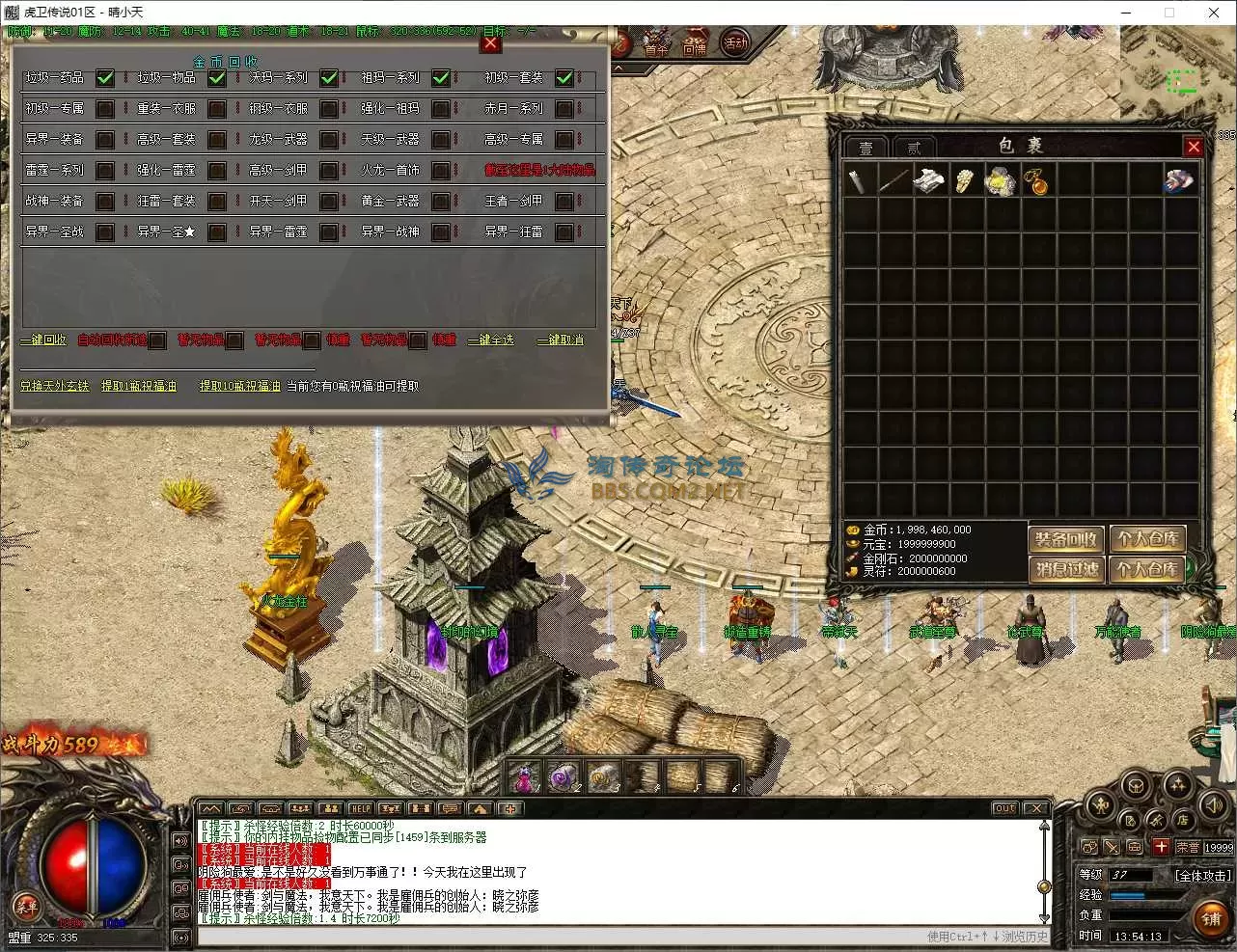
Task: Tick the 雷霆-系列 recycle checkbox
Action: [x=105, y=171]
